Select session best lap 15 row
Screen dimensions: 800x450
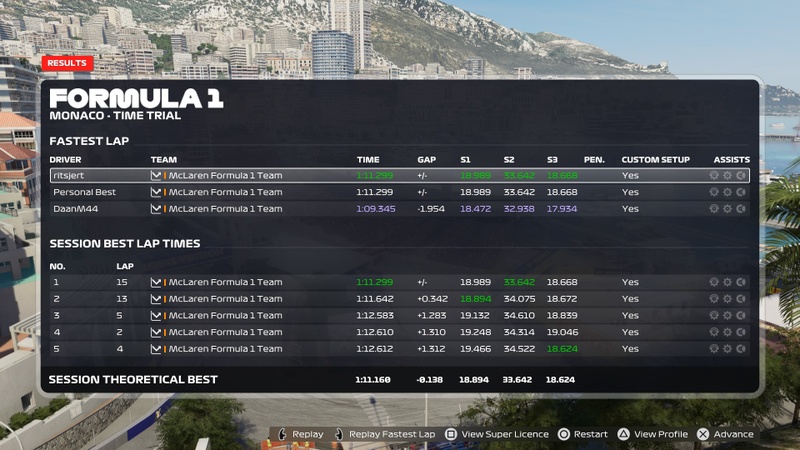[400, 282]
